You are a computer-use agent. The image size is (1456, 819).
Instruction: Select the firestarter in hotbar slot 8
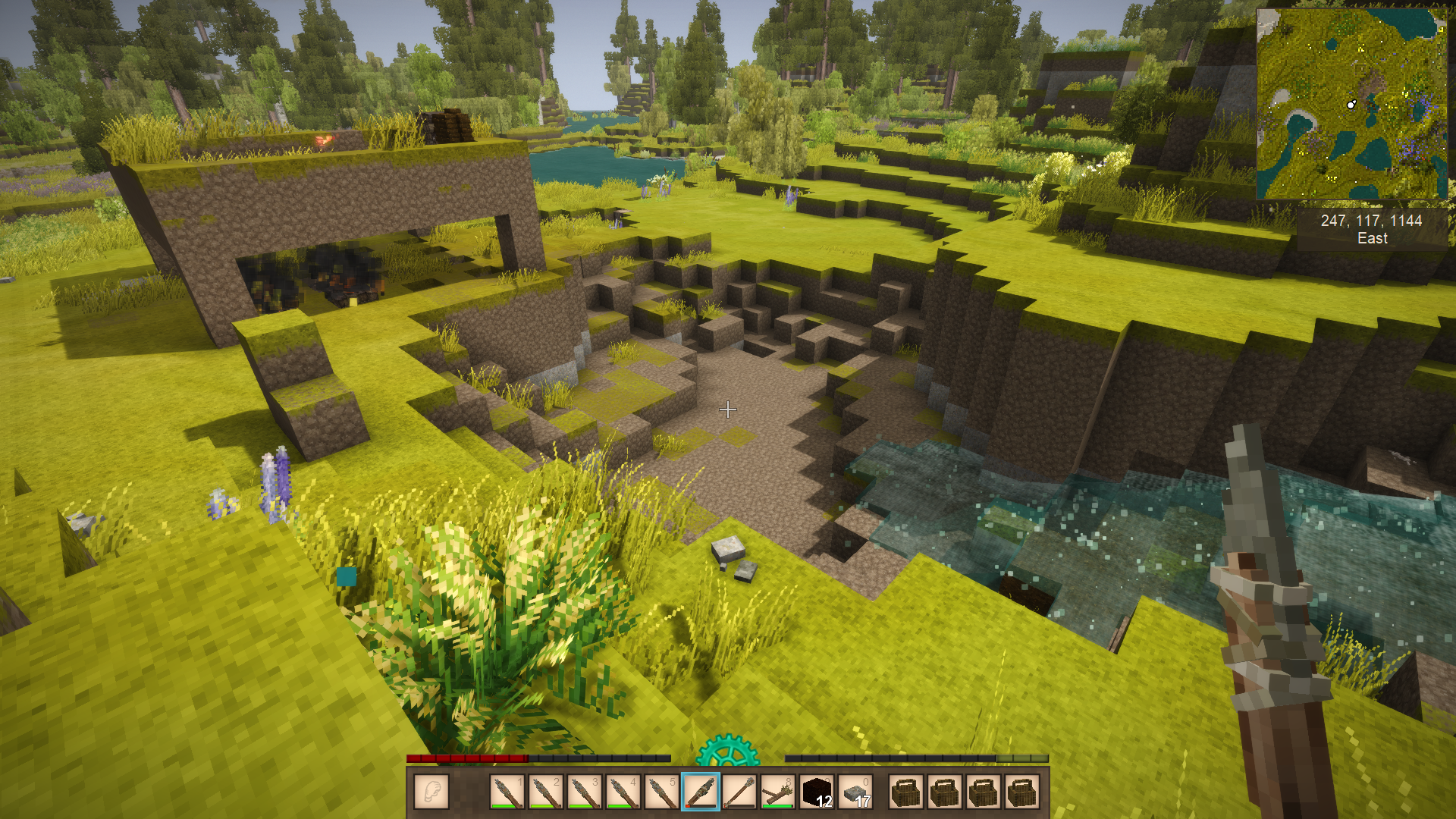click(777, 792)
